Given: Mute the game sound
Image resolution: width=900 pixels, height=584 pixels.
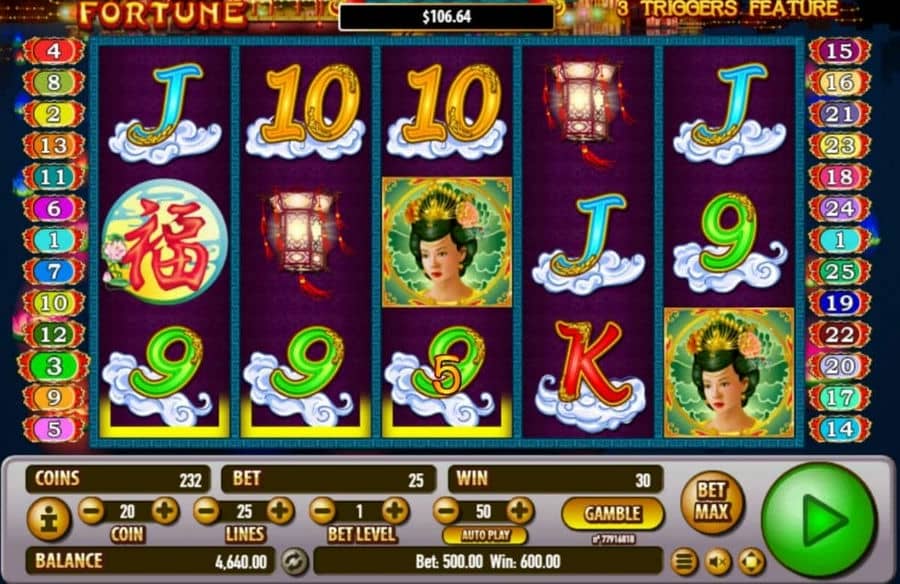Looking at the screenshot, I should (717, 561).
